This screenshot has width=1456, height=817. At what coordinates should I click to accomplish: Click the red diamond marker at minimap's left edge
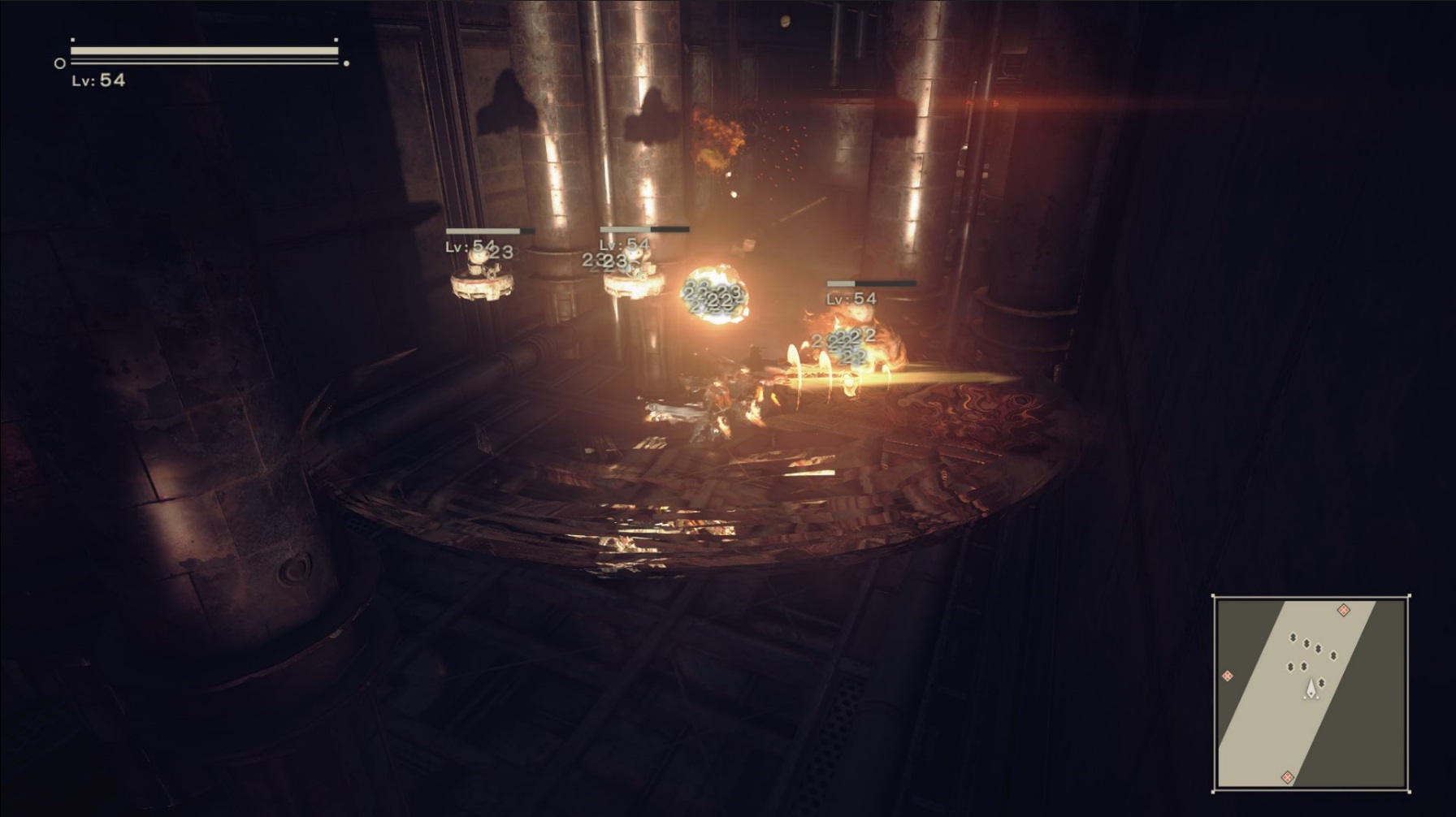[1227, 676]
